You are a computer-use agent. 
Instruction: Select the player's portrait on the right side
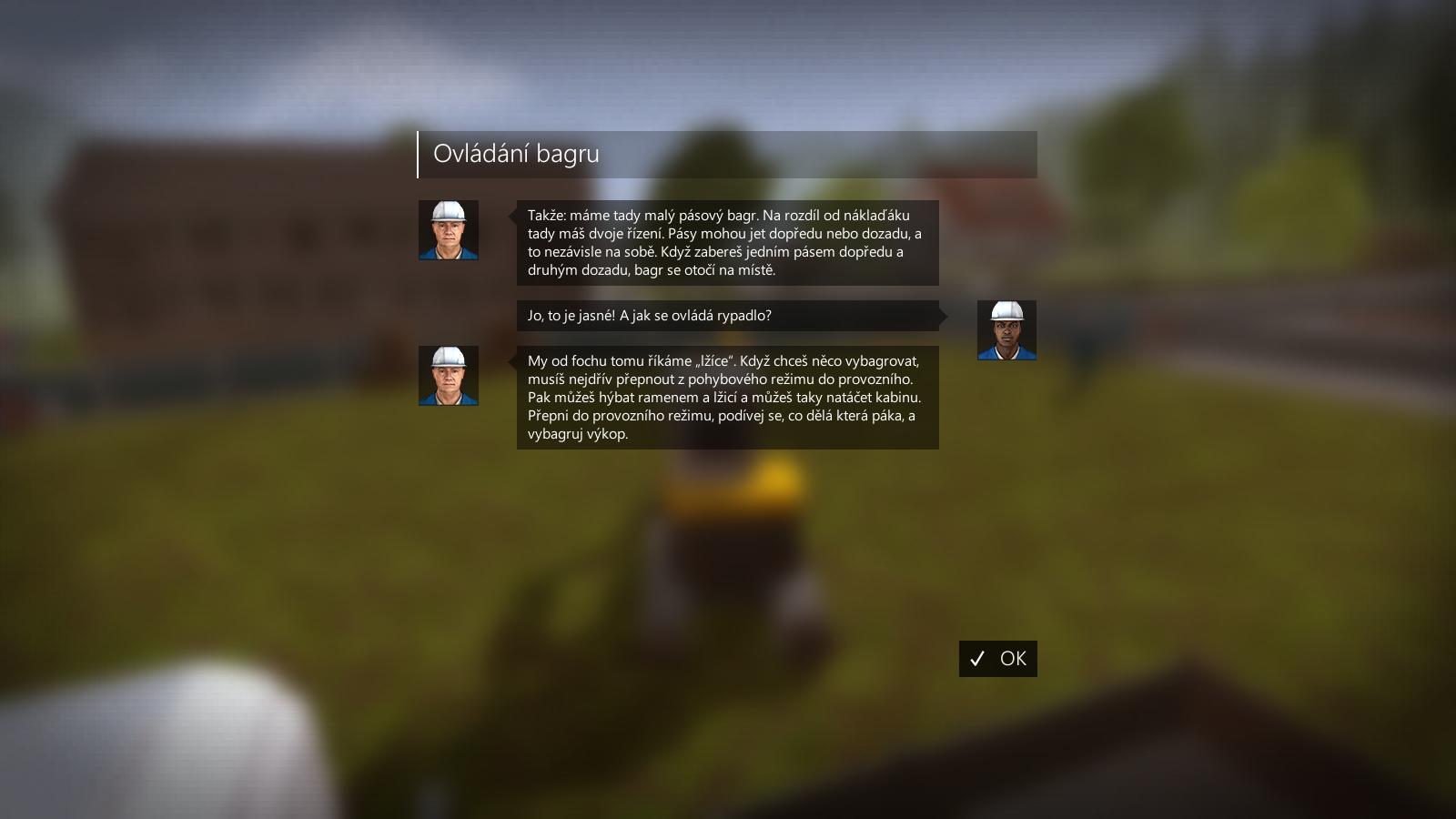pos(1006,329)
